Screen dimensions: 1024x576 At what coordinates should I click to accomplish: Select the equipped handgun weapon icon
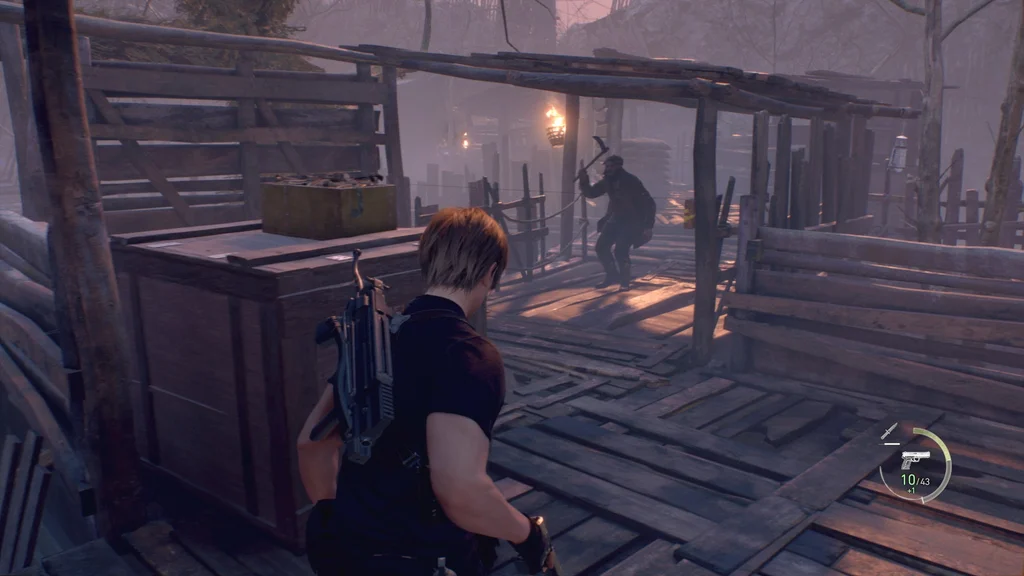click(915, 459)
